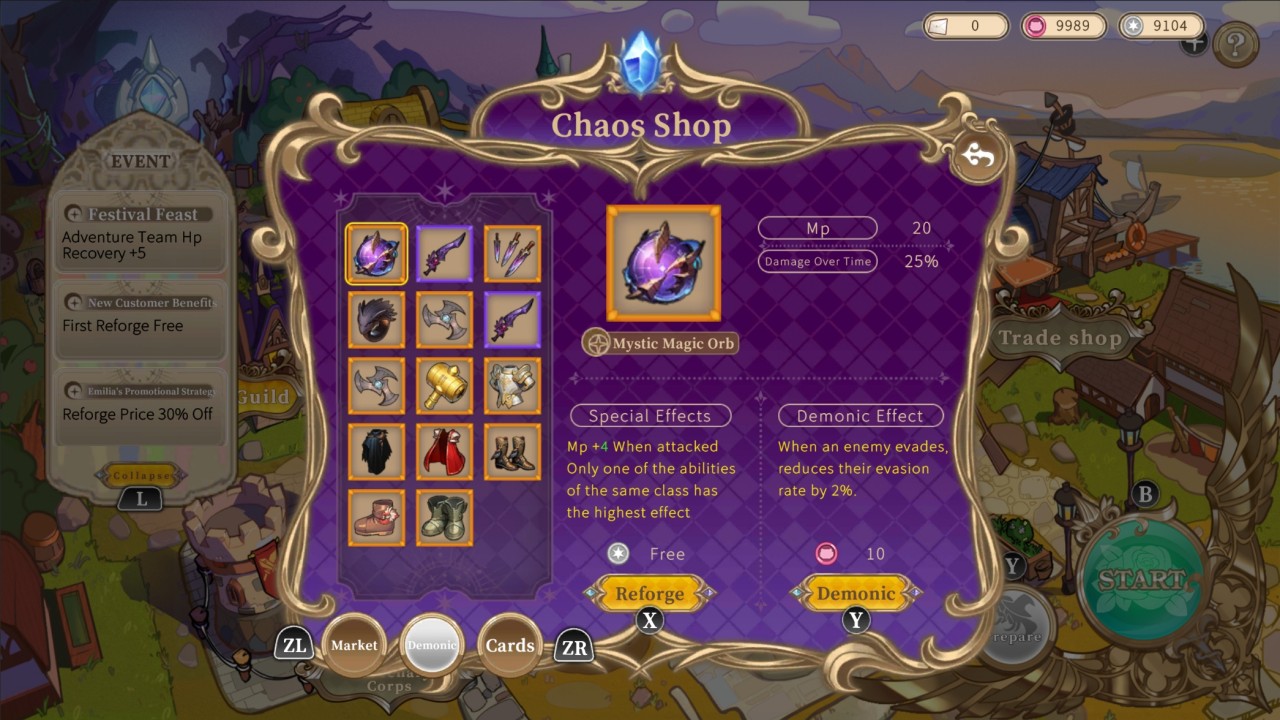Screen dimensions: 1280x720
Task: Open the Cards tab
Action: 511,645
